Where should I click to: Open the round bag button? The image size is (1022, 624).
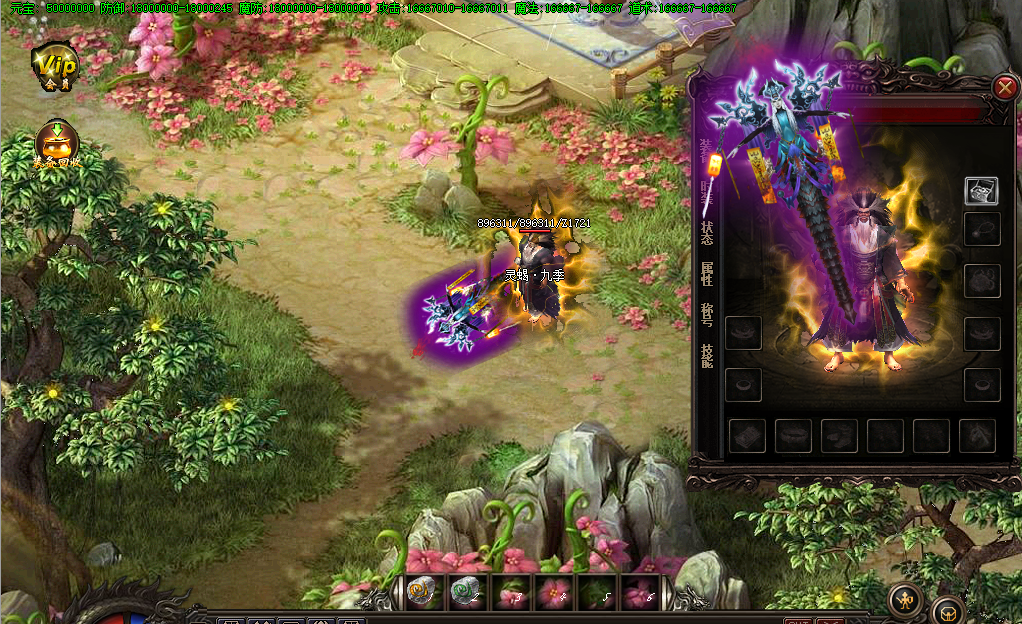click(947, 610)
